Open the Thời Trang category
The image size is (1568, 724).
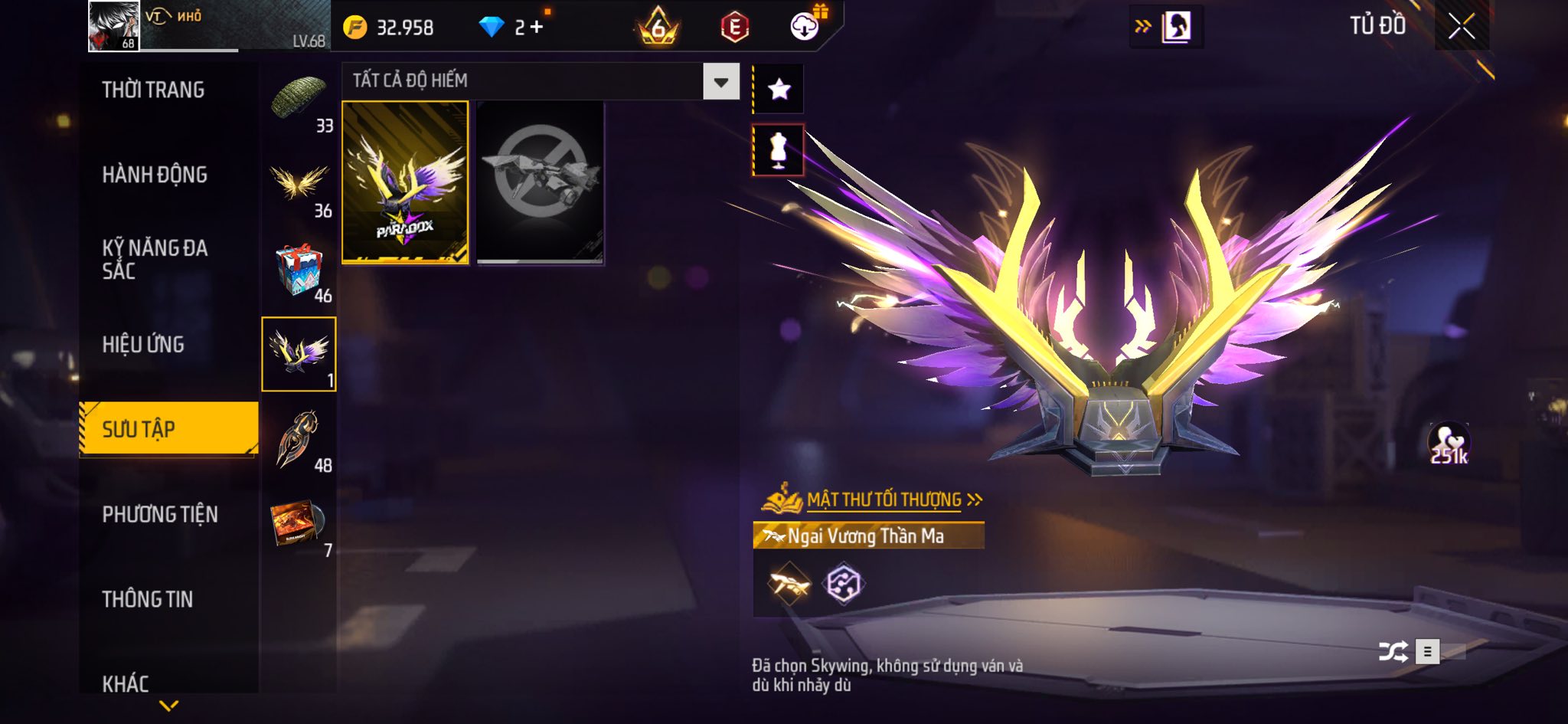153,90
